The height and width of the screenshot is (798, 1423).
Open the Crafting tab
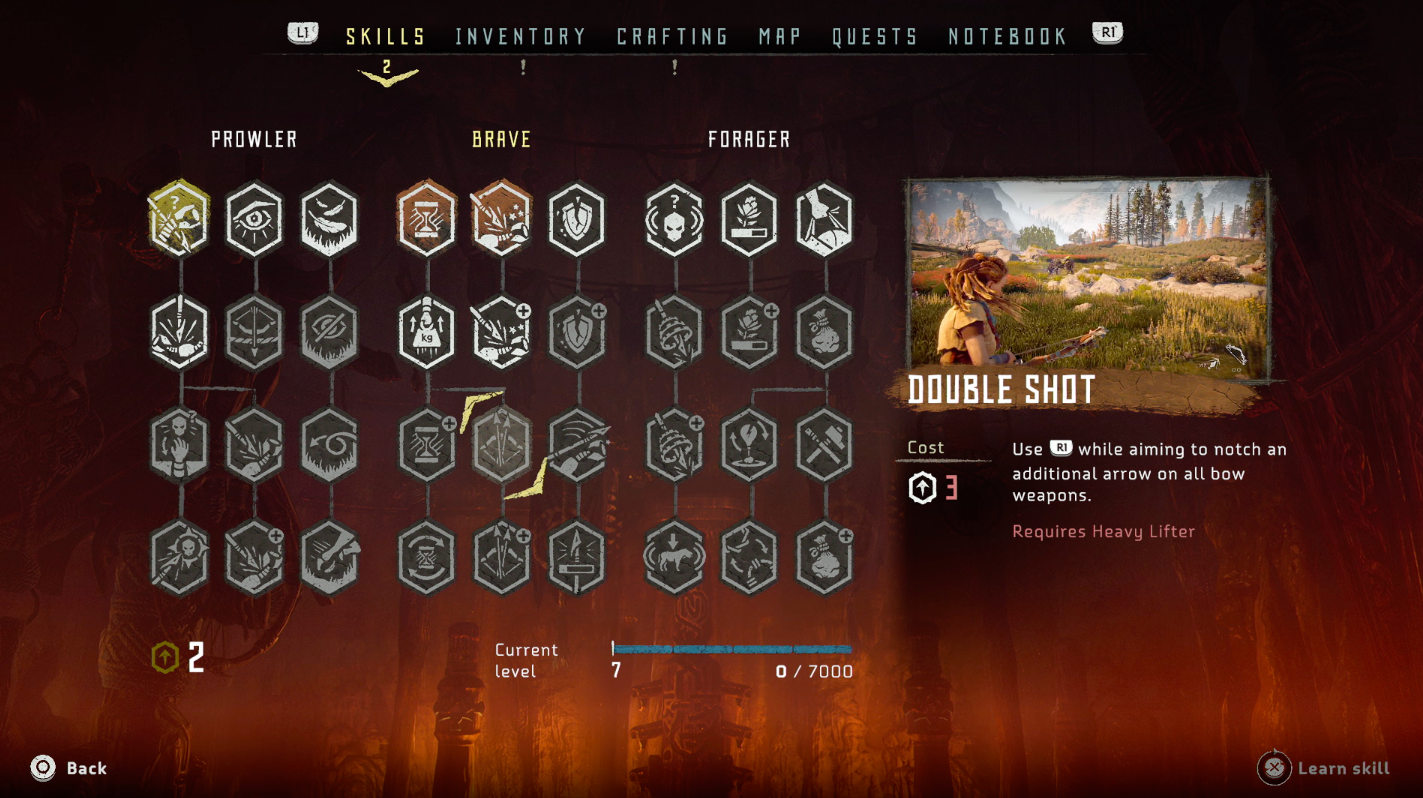pos(672,37)
